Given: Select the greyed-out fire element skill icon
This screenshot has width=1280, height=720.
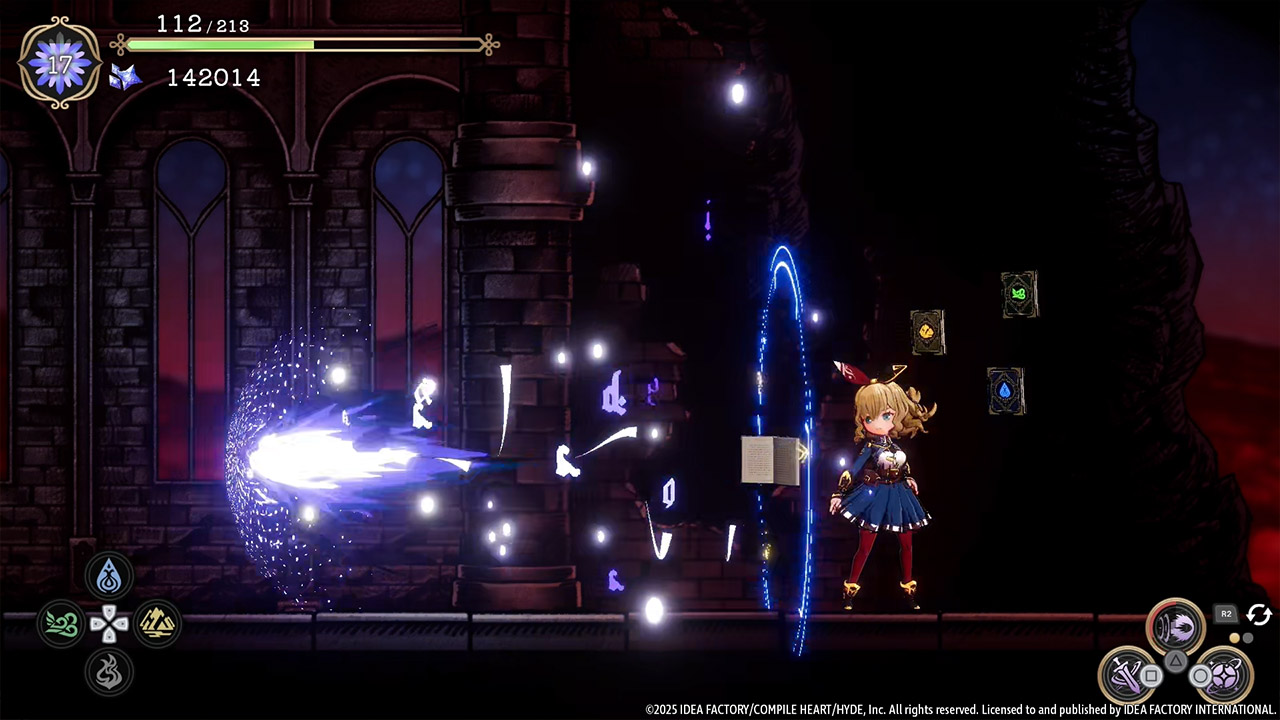Looking at the screenshot, I should click(108, 673).
